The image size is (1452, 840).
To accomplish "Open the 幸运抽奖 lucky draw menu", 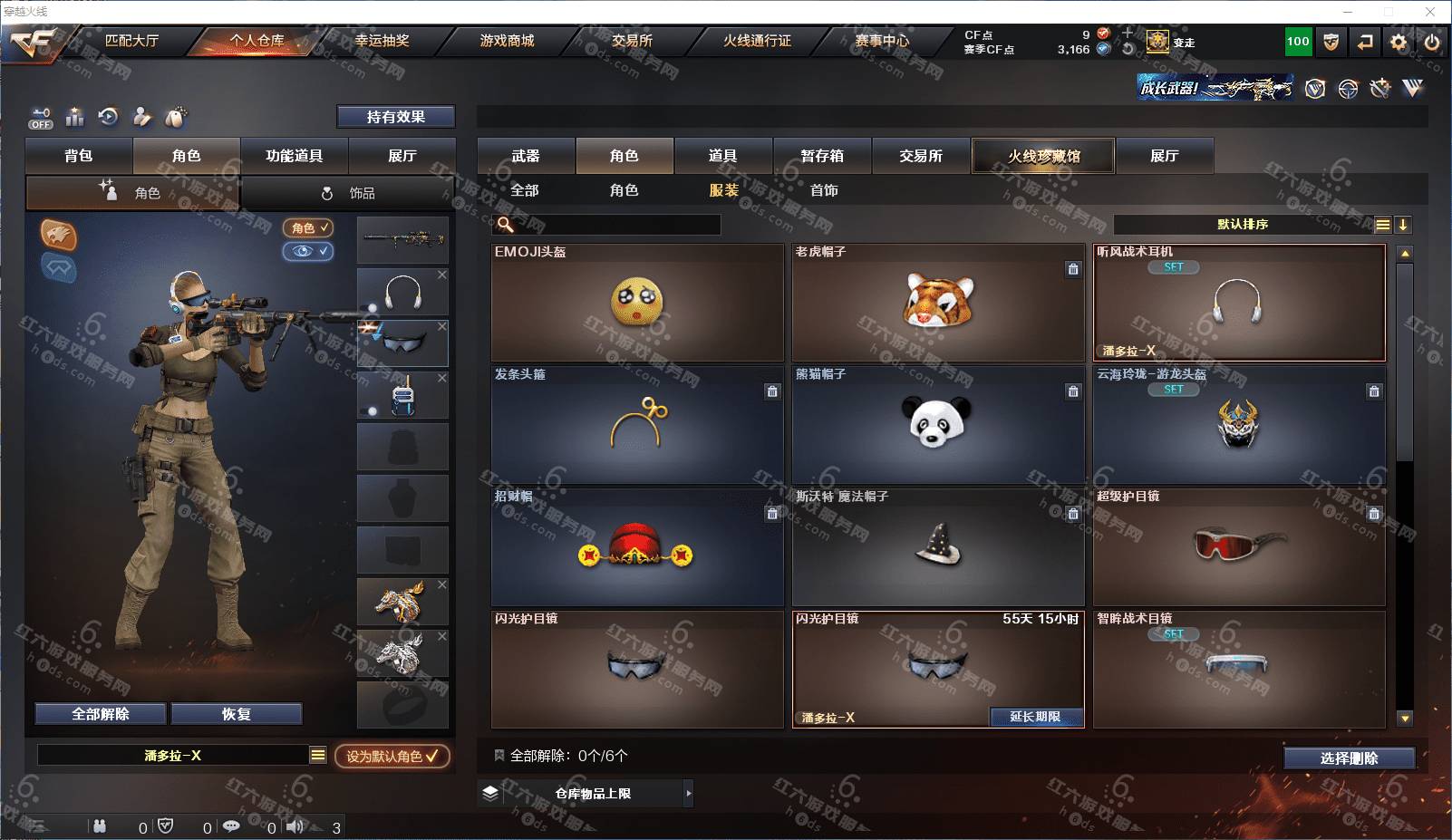I will coord(382,41).
